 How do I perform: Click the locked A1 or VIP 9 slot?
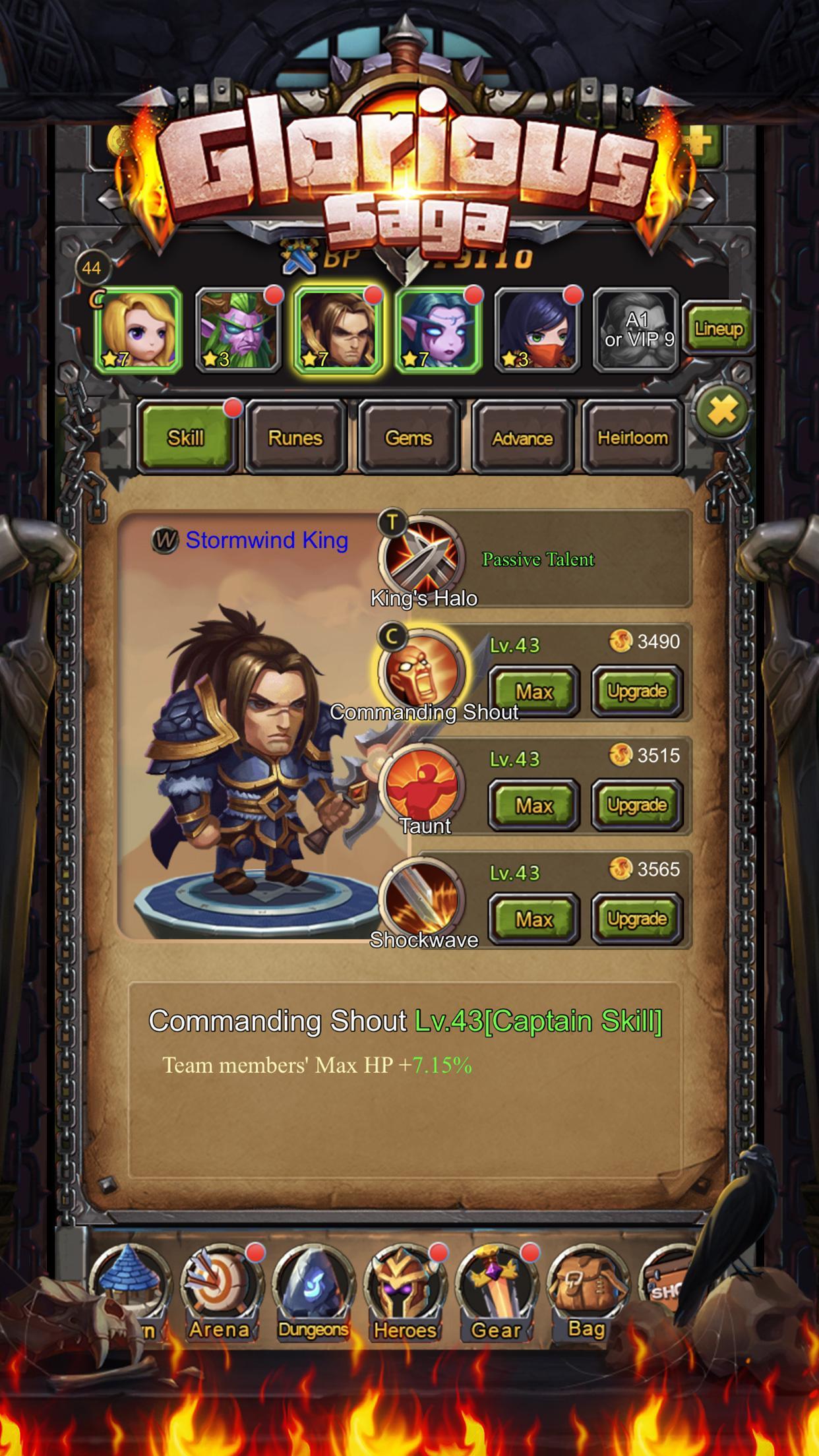coord(638,330)
